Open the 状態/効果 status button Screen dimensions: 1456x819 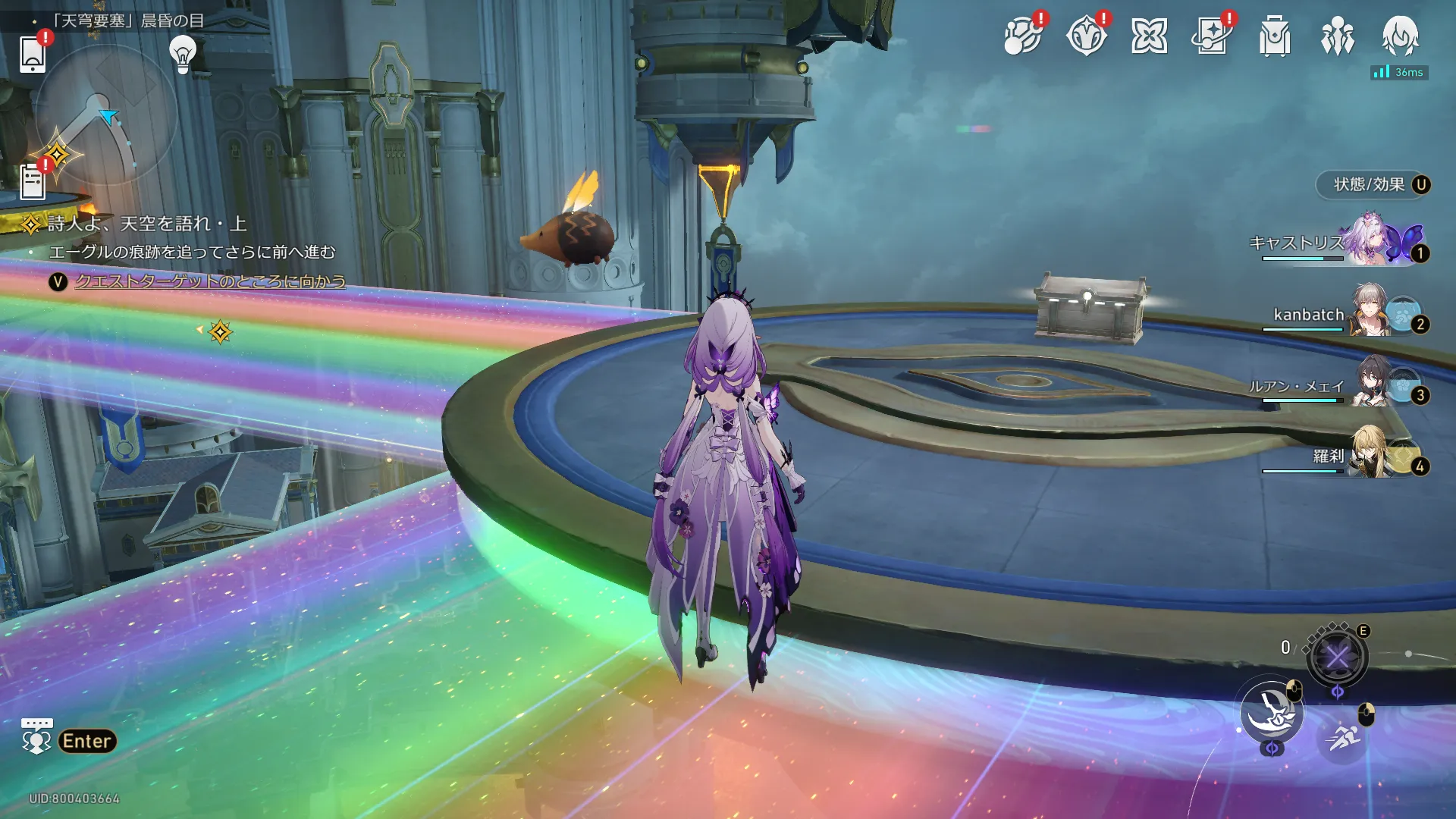(1373, 185)
